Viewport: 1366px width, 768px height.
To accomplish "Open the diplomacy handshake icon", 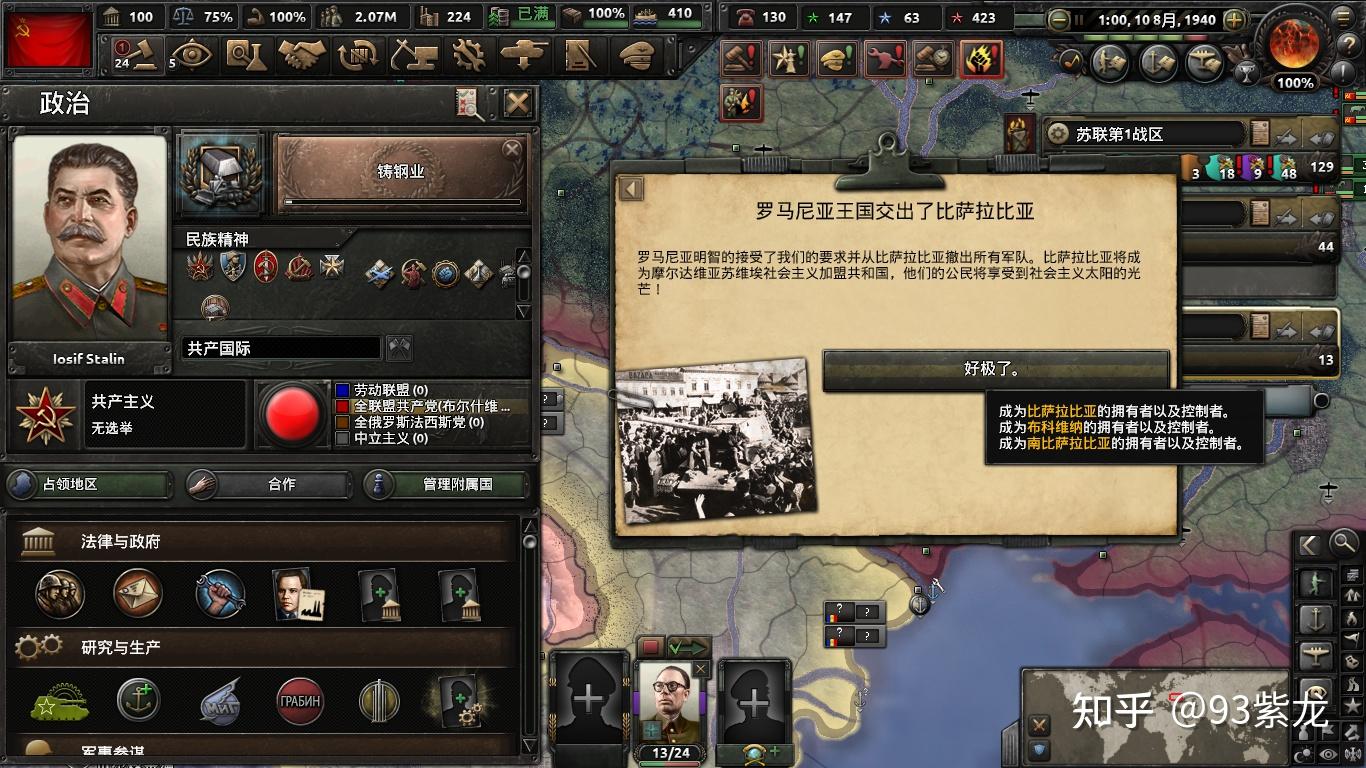I will 302,55.
